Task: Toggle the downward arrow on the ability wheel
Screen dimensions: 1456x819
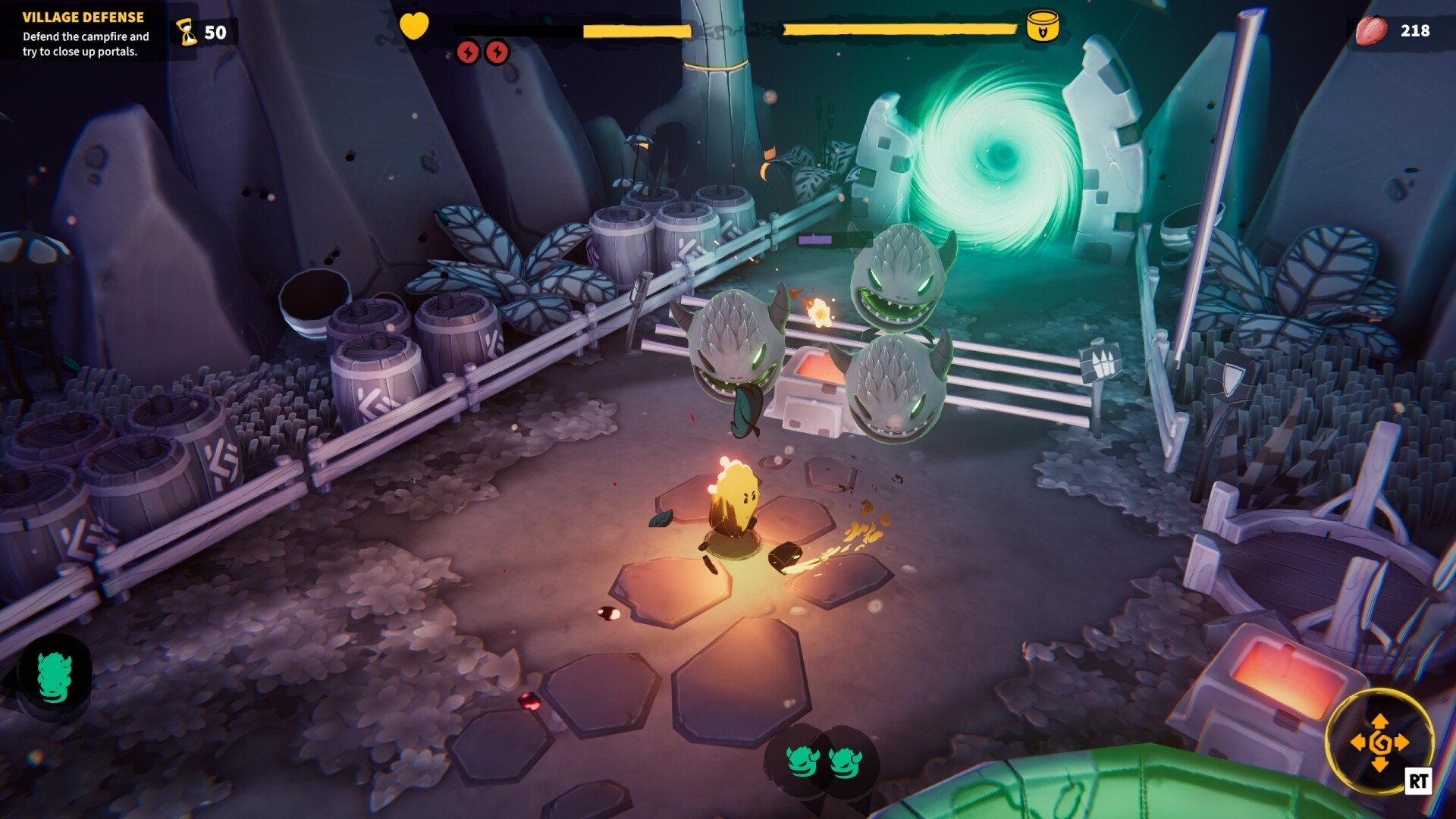Action: click(1379, 764)
